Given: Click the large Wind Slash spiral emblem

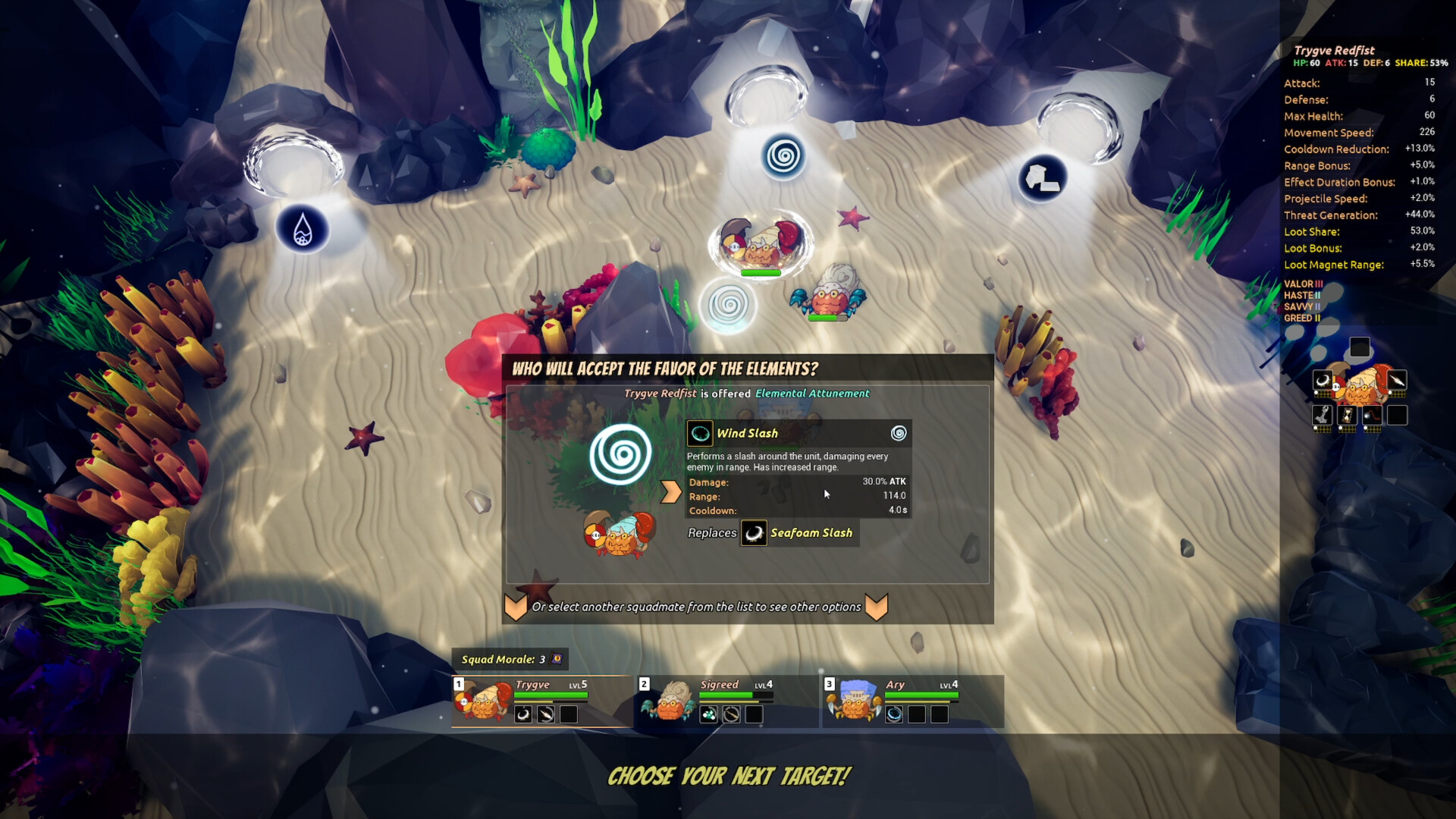Looking at the screenshot, I should coord(620,454).
